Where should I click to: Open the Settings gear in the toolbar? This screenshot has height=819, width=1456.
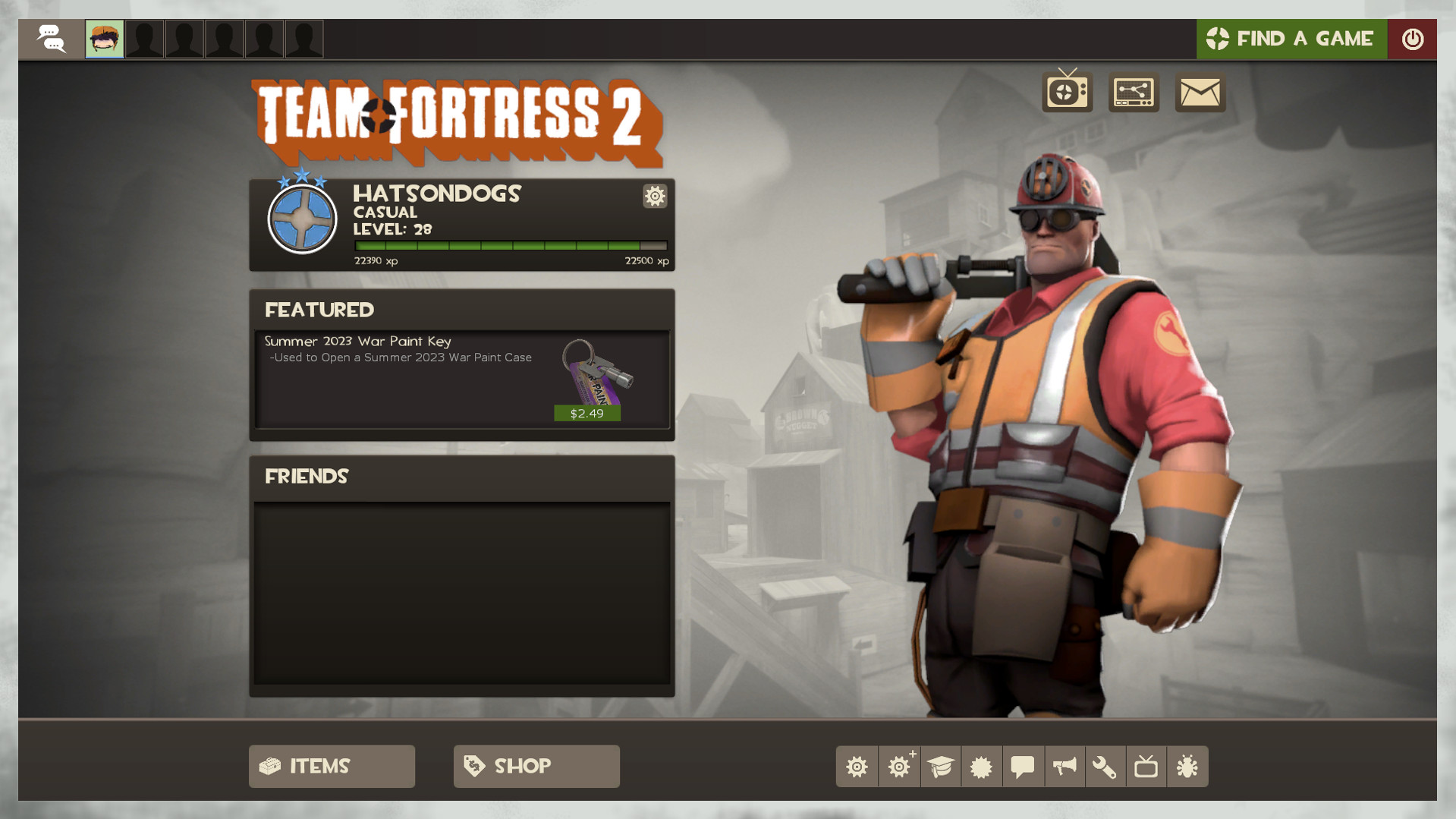click(857, 767)
